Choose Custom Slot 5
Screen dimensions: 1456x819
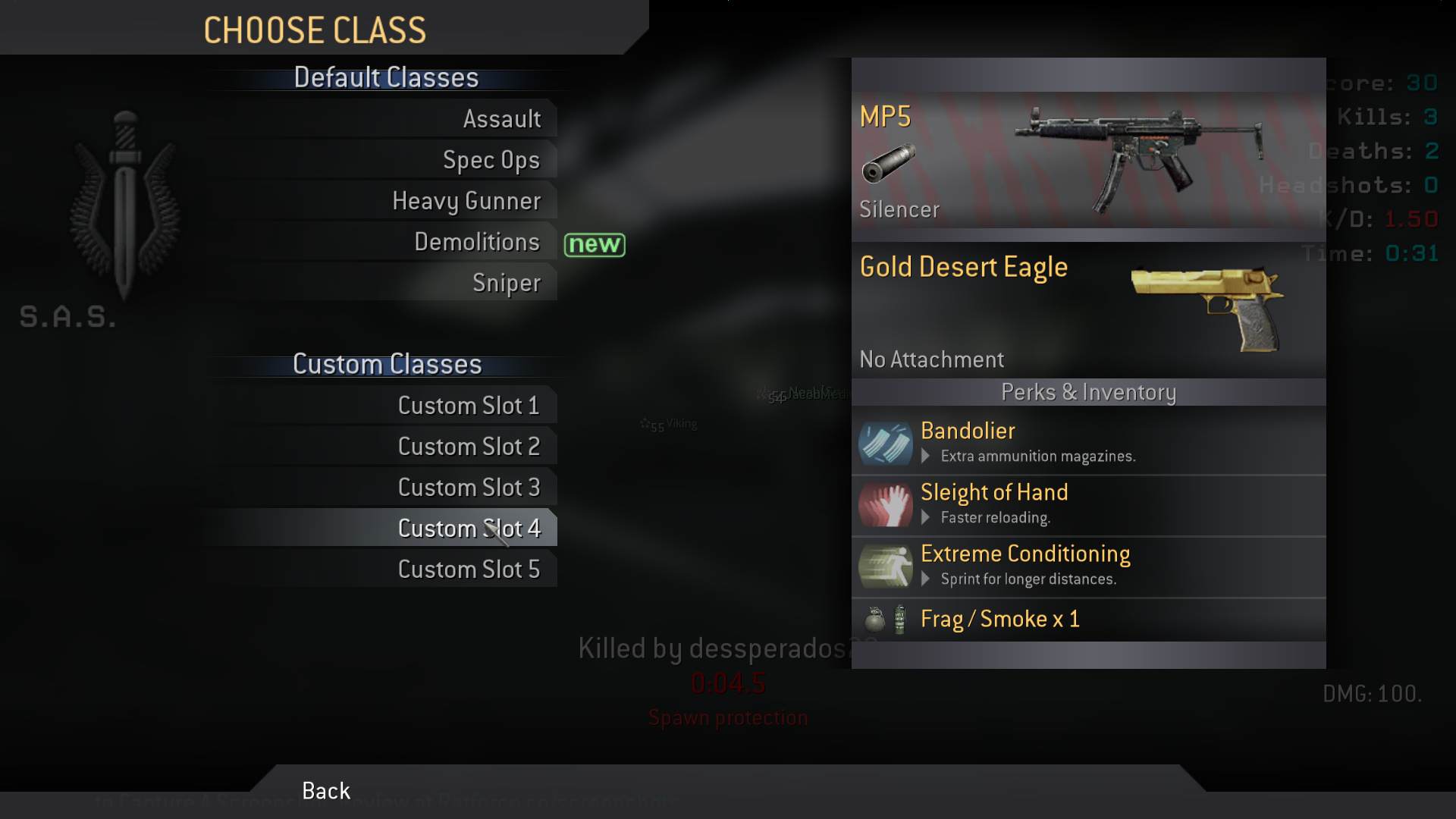[468, 570]
